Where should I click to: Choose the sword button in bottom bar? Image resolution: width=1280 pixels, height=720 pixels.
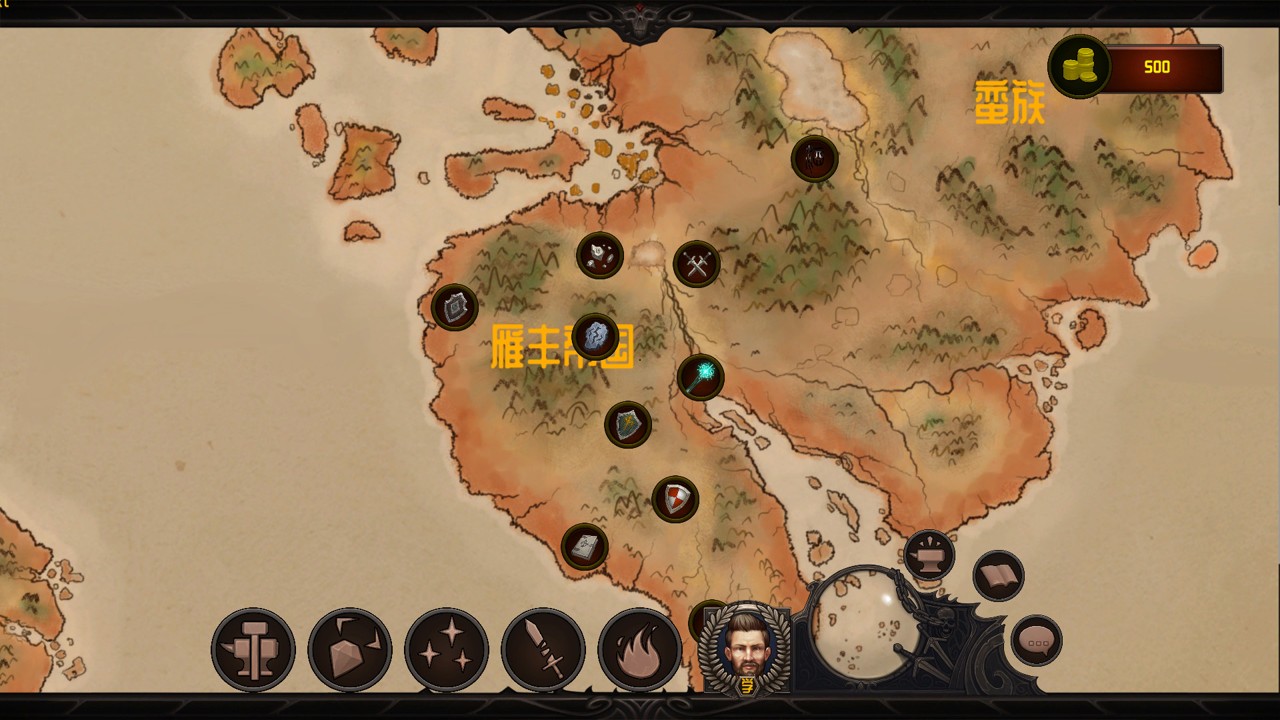[x=543, y=650]
